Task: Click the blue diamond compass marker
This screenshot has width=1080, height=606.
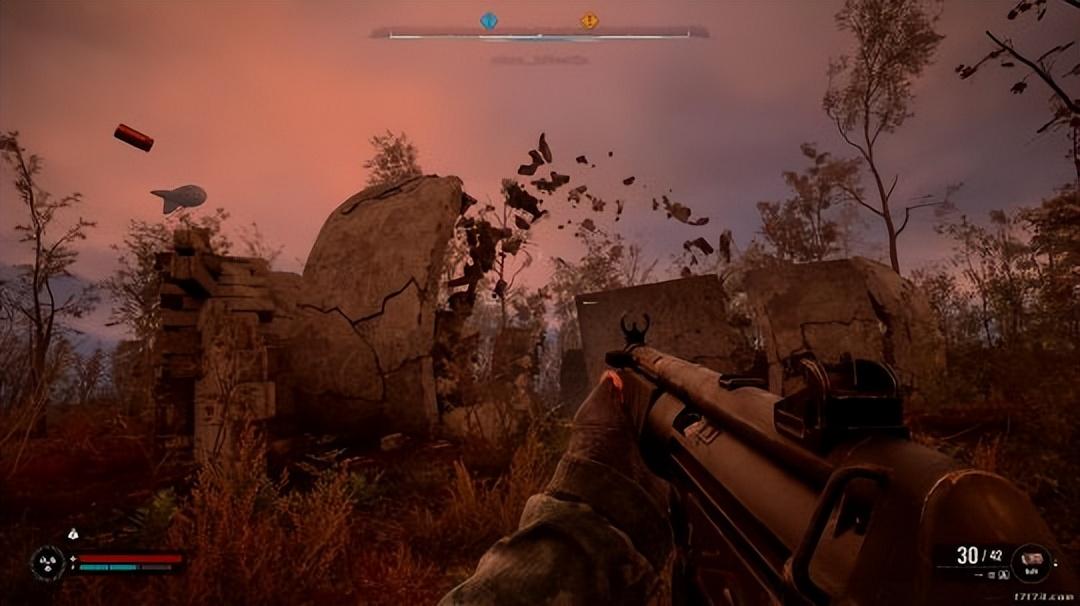Action: pos(488,20)
